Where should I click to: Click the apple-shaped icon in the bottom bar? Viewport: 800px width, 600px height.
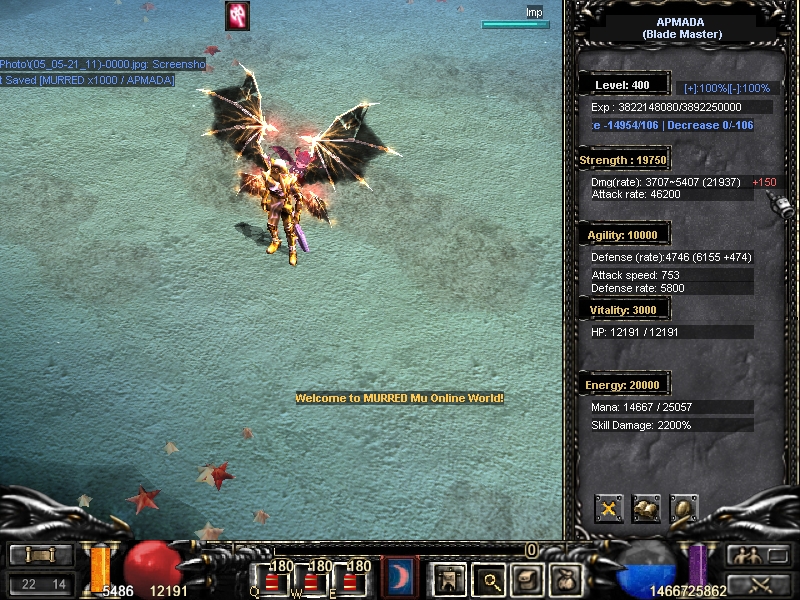(564, 578)
